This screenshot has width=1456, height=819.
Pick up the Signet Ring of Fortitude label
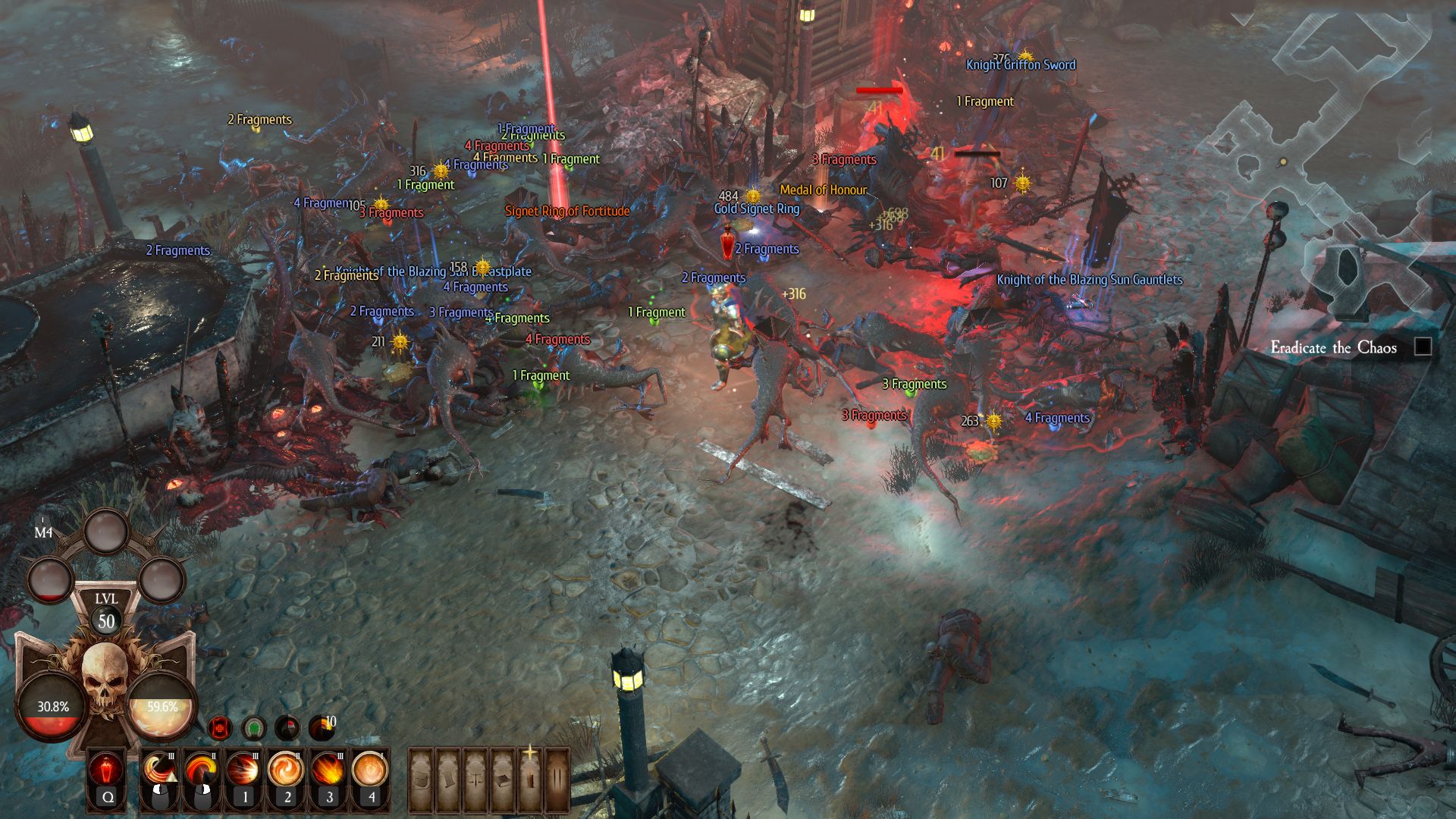[567, 212]
